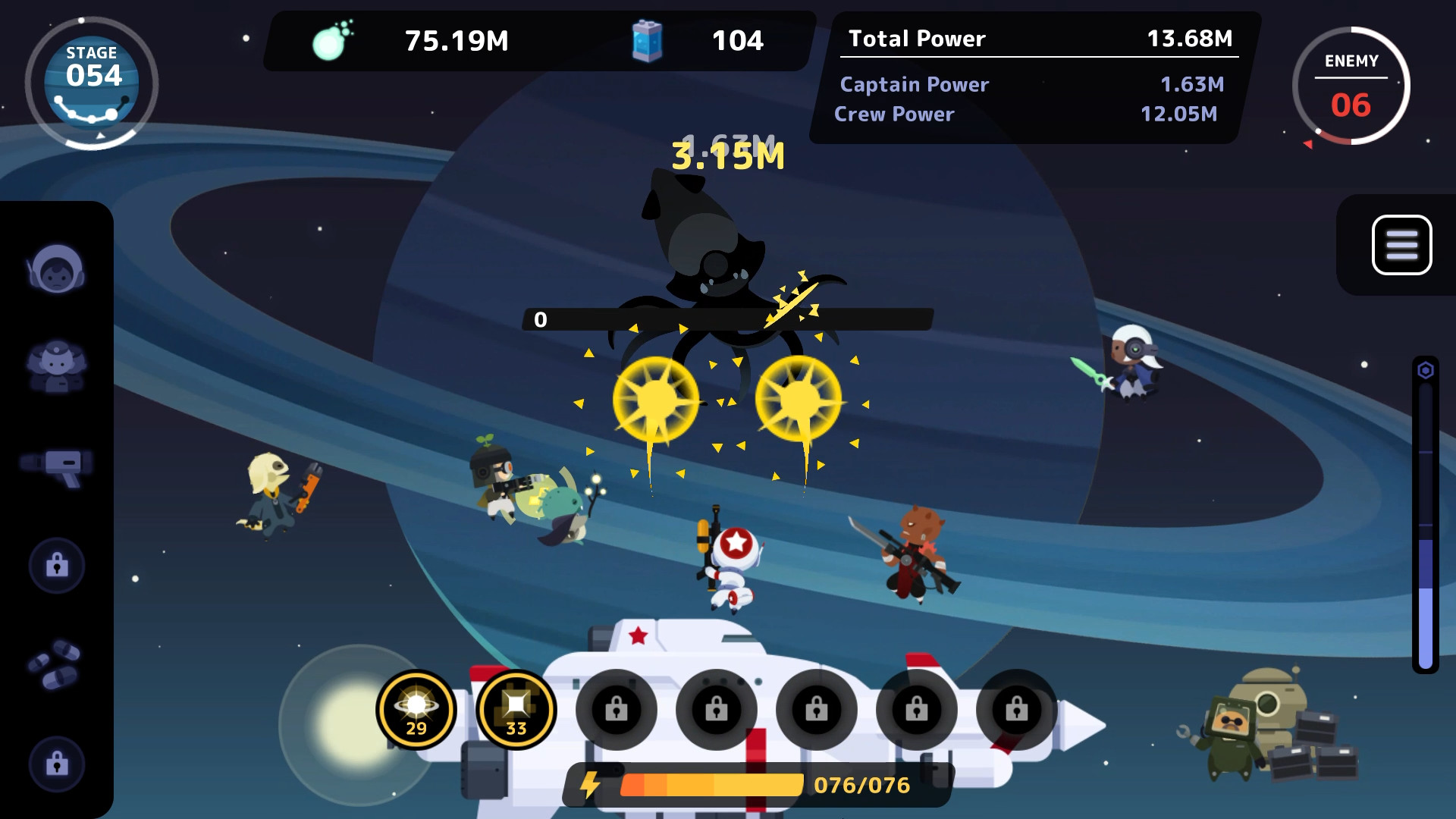Screen dimensions: 1456x819
Task: Expand the Total Power details panel
Action: pyautogui.click(x=1034, y=39)
